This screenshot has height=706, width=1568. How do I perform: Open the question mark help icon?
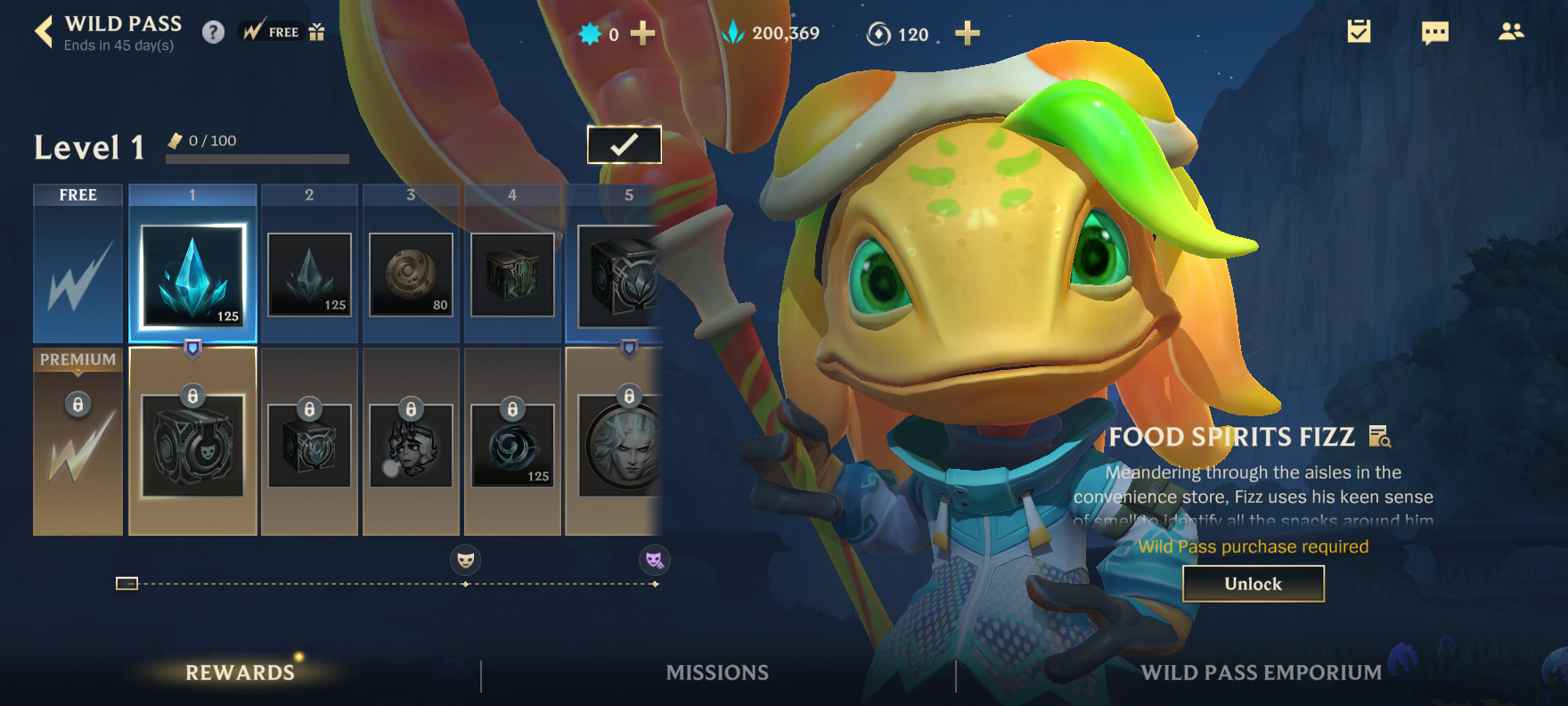point(213,33)
